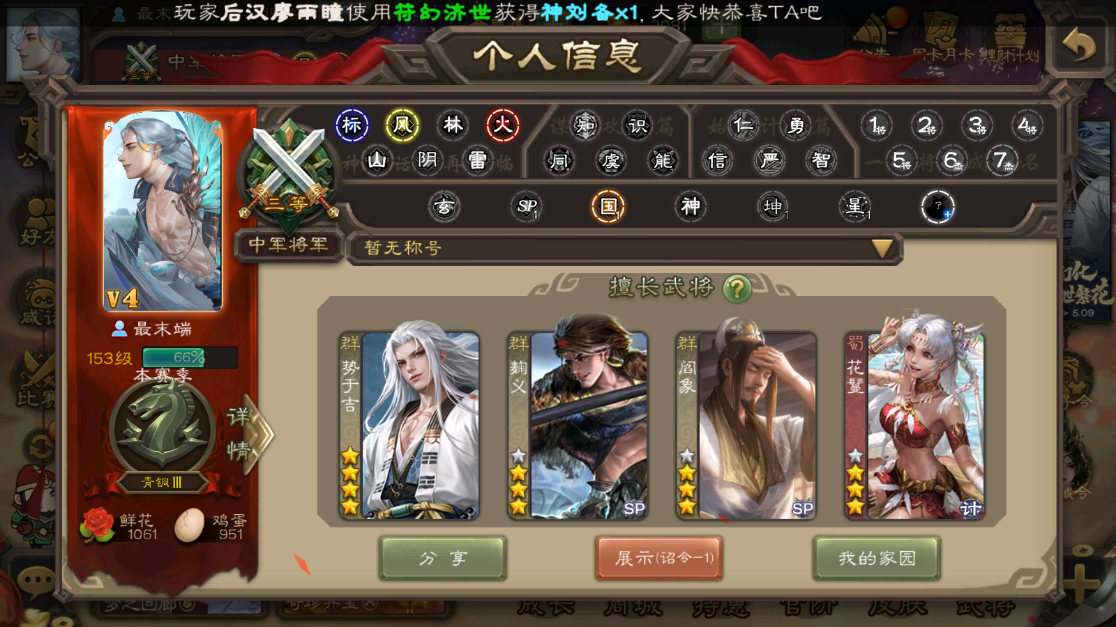Click the 中军将军 rank label
Image resolution: width=1116 pixels, height=627 pixels.
tap(290, 245)
